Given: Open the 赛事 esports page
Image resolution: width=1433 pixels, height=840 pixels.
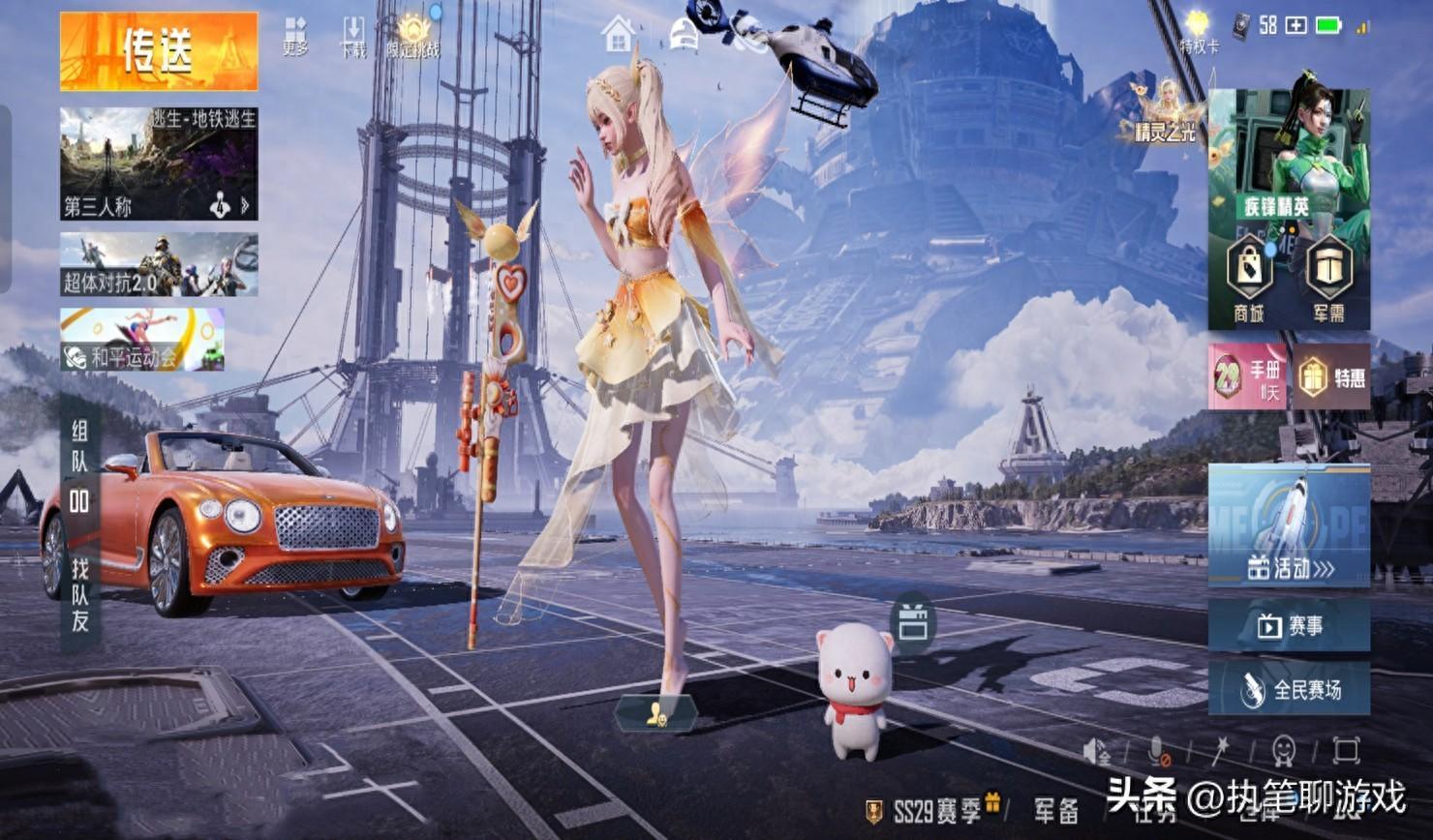Looking at the screenshot, I should (1289, 626).
